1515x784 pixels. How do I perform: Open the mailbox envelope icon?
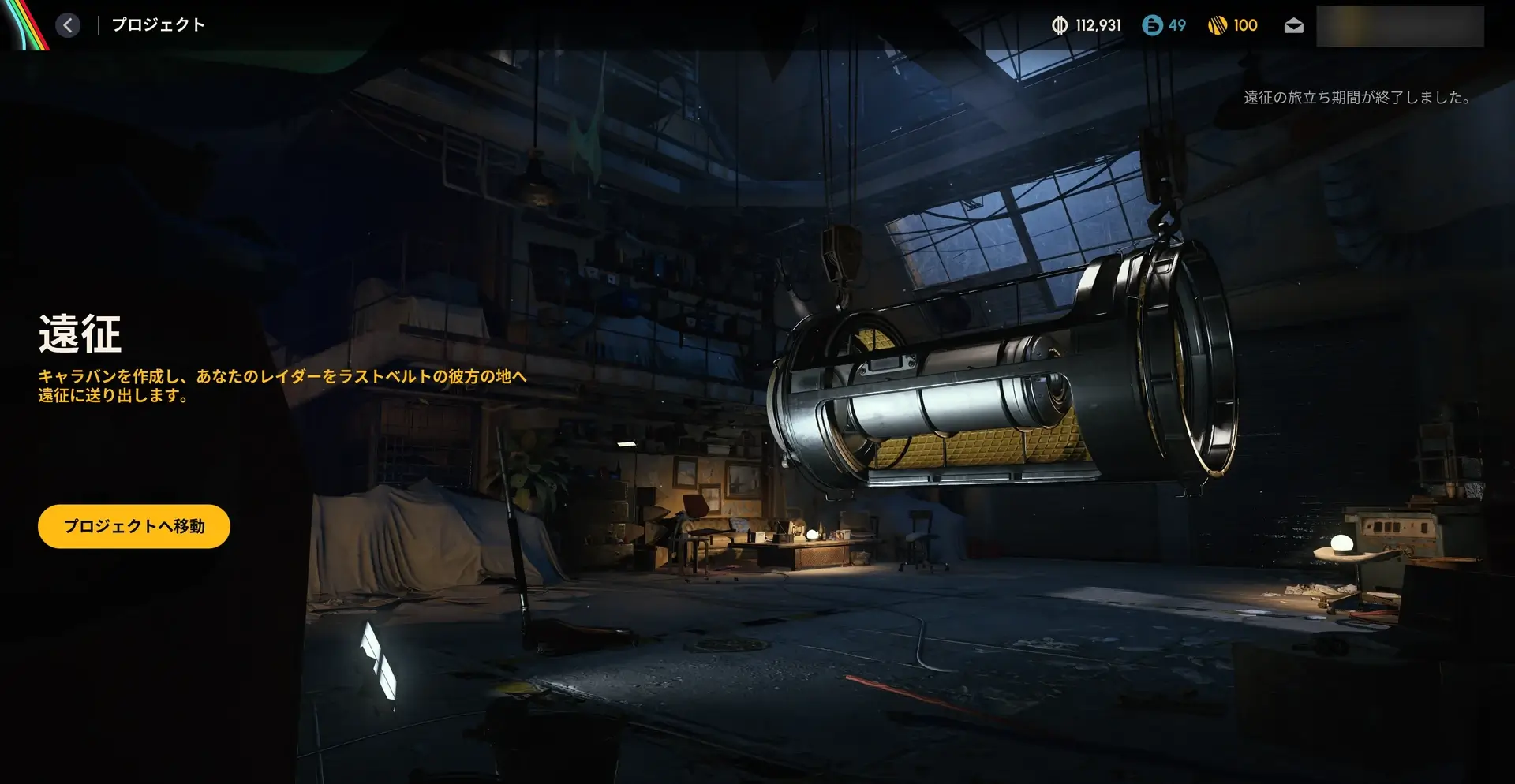1293,26
